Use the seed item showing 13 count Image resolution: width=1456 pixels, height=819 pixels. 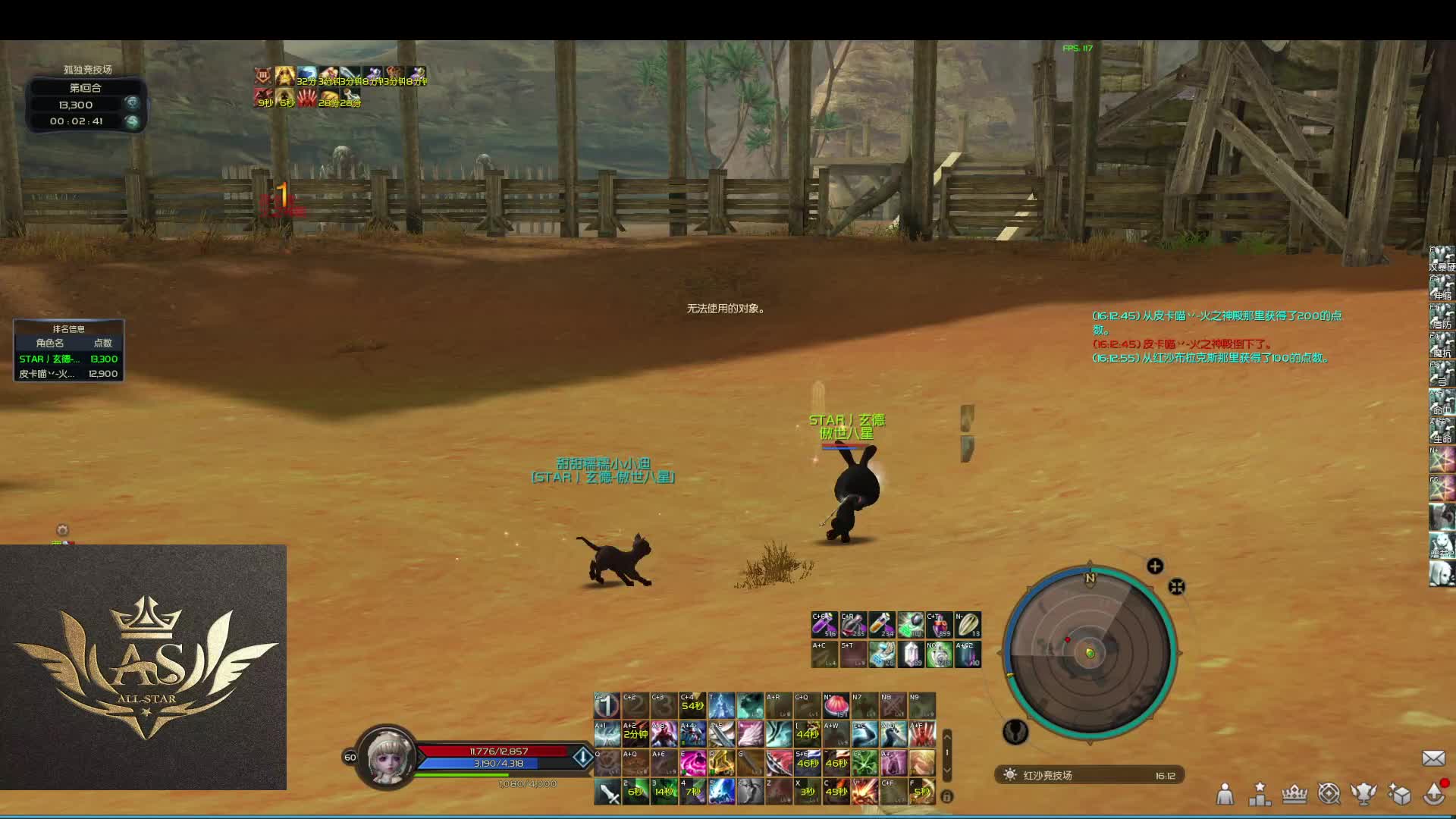click(x=968, y=625)
